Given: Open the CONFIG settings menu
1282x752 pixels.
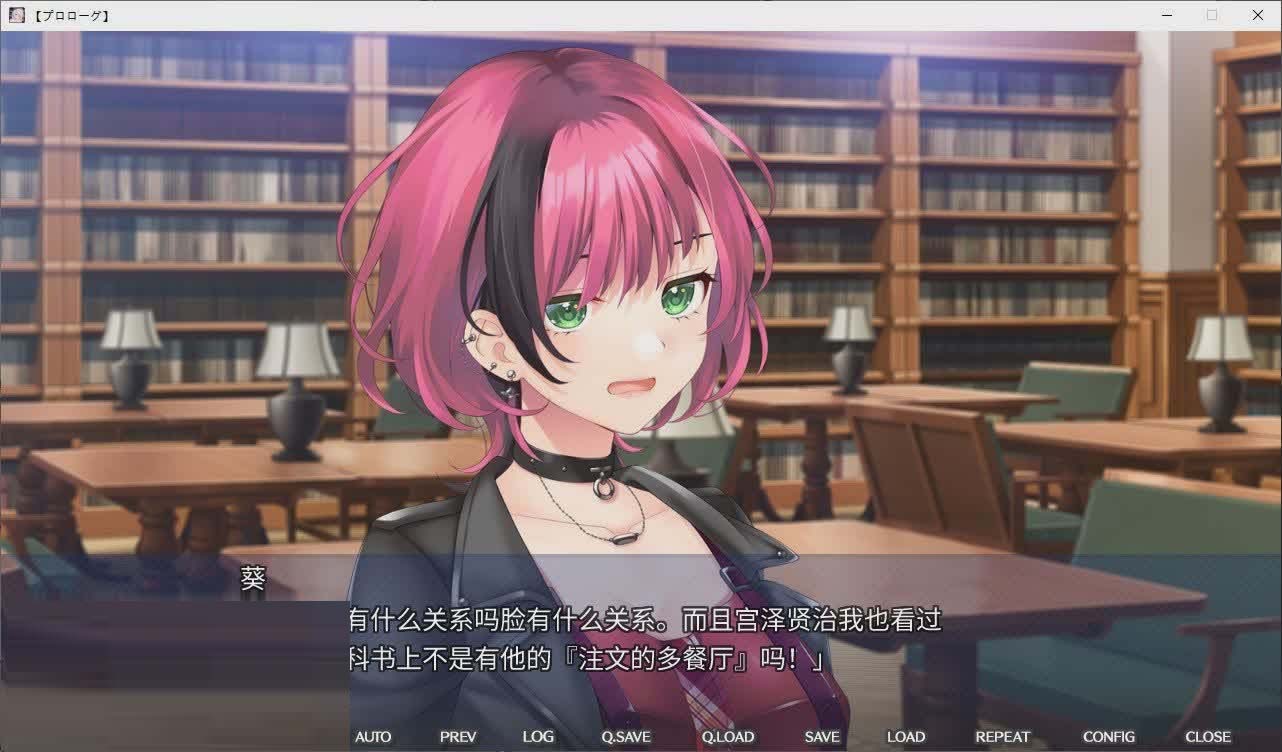Looking at the screenshot, I should (x=1109, y=736).
